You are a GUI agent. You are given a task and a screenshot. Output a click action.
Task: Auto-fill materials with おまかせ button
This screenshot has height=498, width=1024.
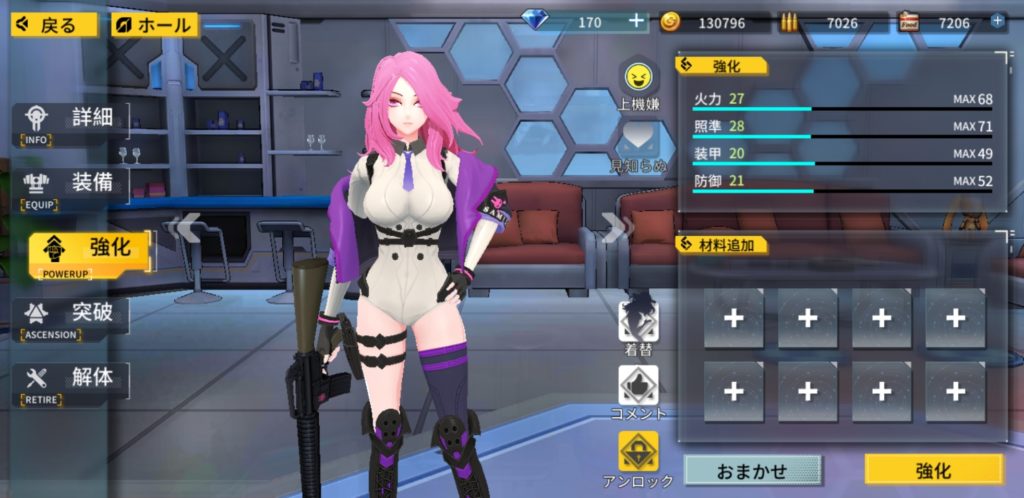tap(752, 470)
